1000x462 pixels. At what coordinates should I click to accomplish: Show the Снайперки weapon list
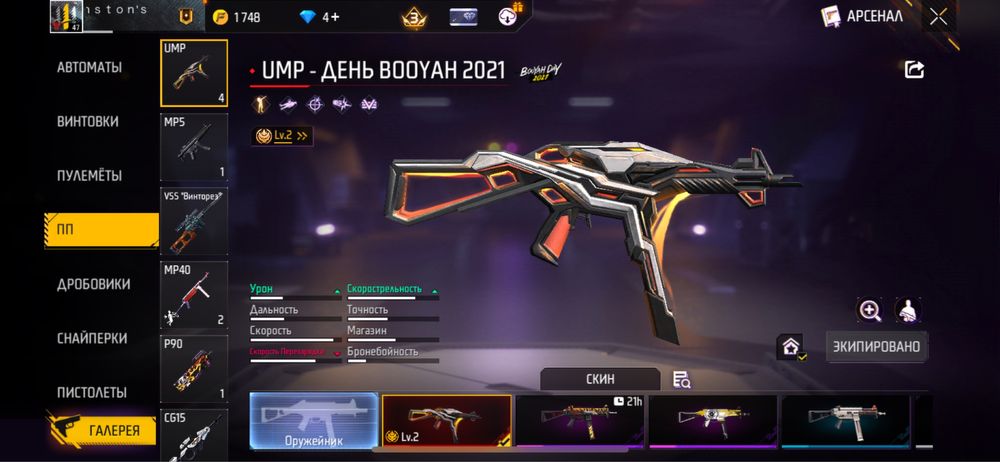pyautogui.click(x=92, y=338)
